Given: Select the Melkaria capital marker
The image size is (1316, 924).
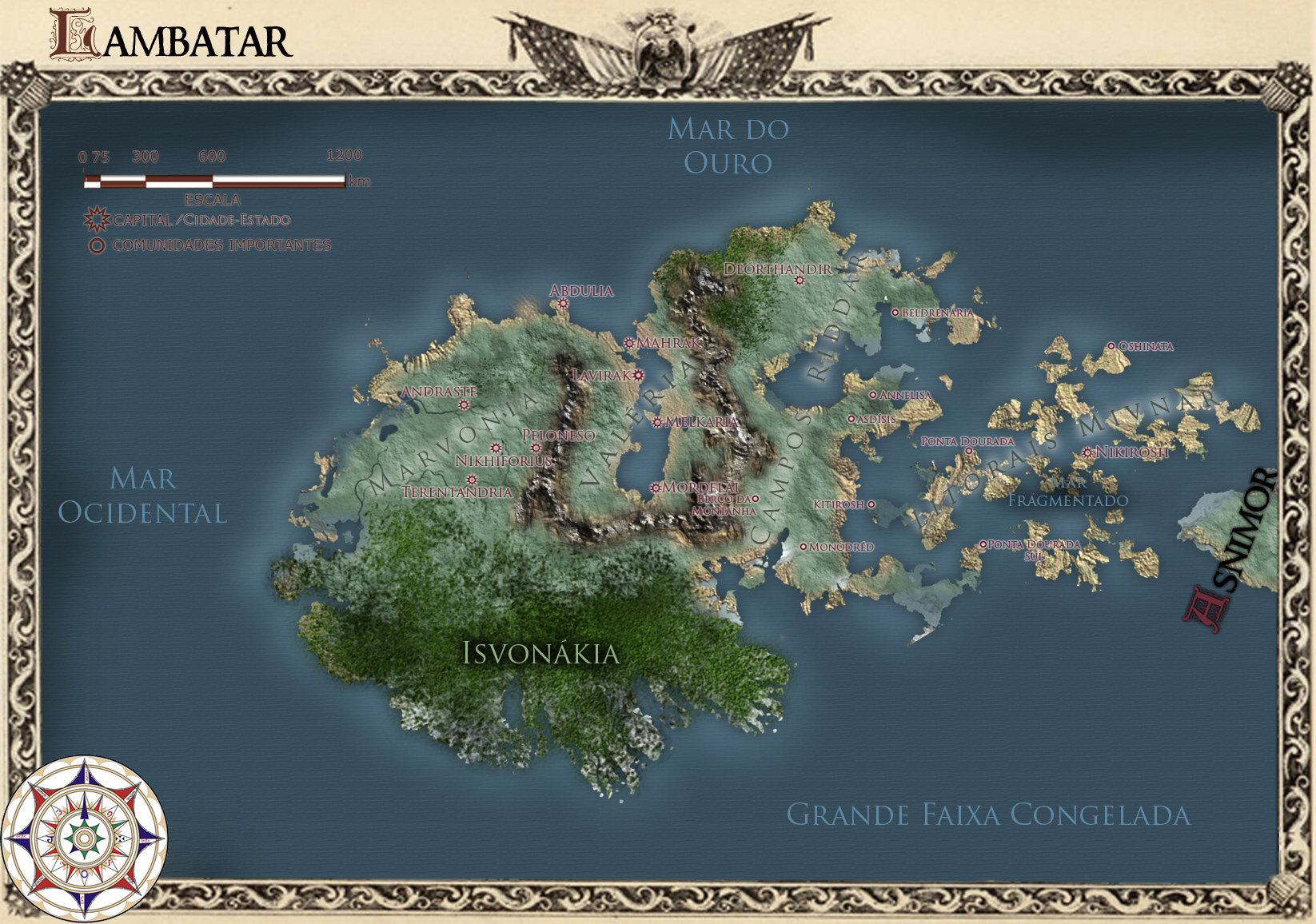Looking at the screenshot, I should coord(657,422).
